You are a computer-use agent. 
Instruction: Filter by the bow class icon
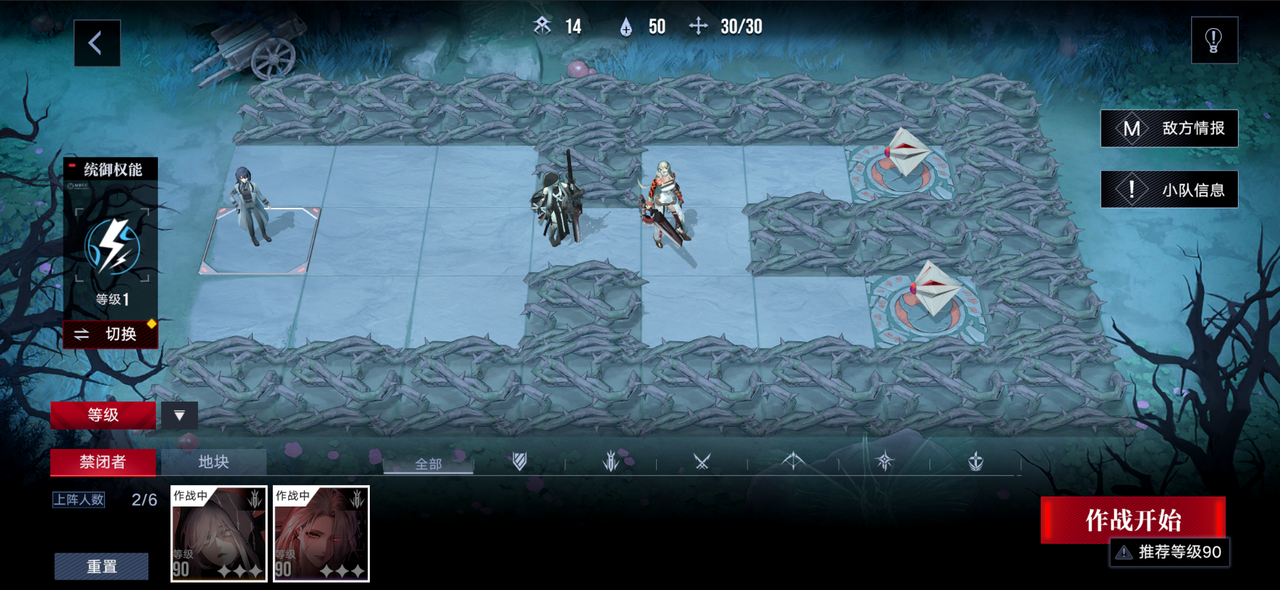(x=793, y=462)
